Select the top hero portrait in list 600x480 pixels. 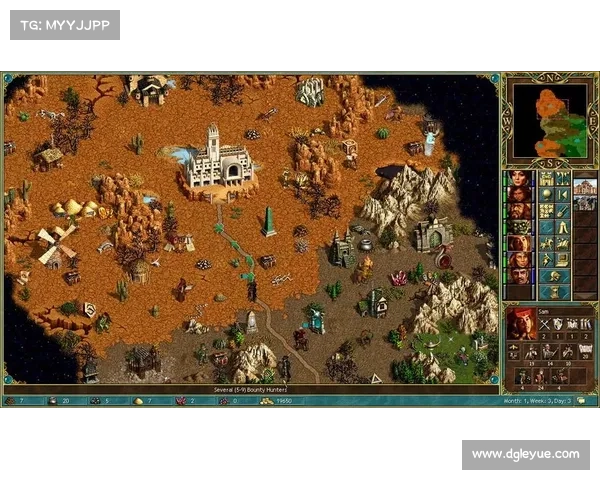point(520,179)
